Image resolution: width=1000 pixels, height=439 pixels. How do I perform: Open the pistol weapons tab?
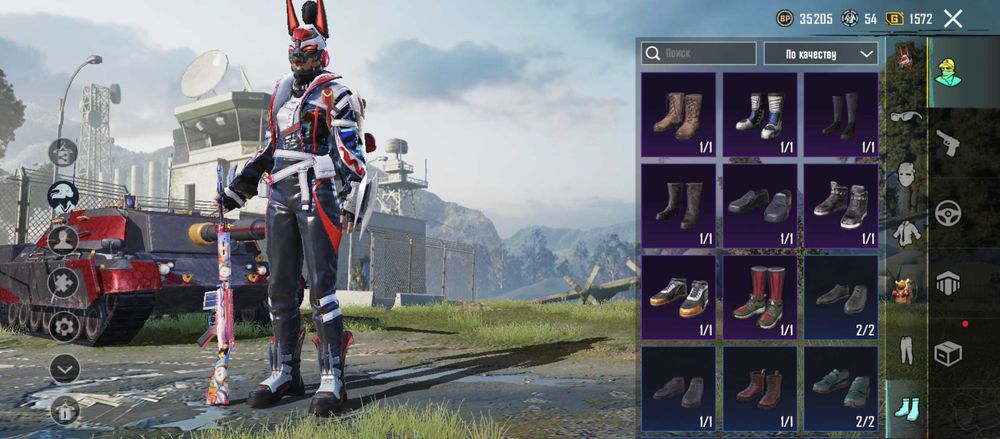coord(947,143)
